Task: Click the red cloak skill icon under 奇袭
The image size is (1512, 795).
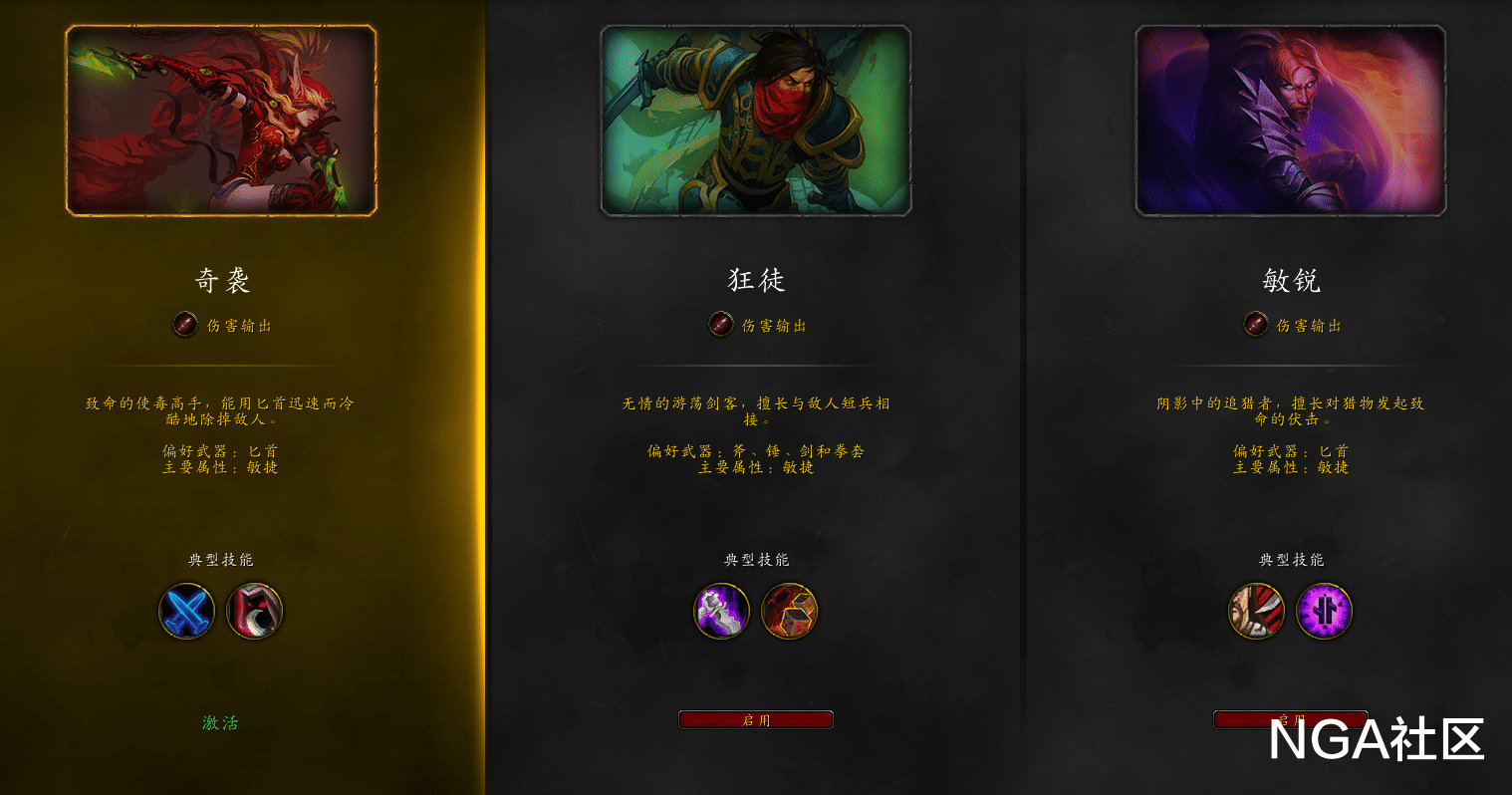Action: pos(255,613)
